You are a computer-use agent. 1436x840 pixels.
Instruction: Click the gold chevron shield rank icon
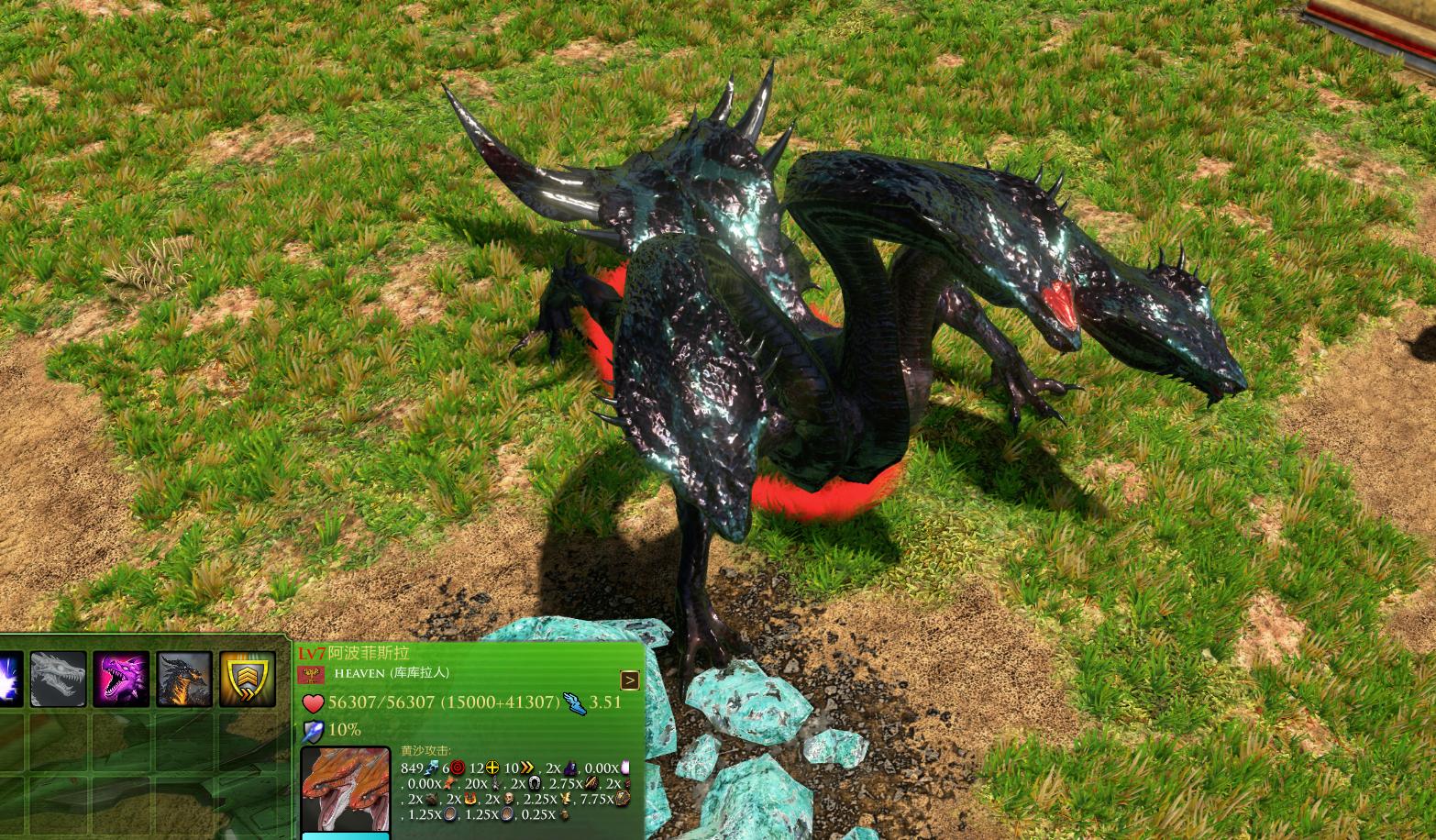click(x=248, y=680)
